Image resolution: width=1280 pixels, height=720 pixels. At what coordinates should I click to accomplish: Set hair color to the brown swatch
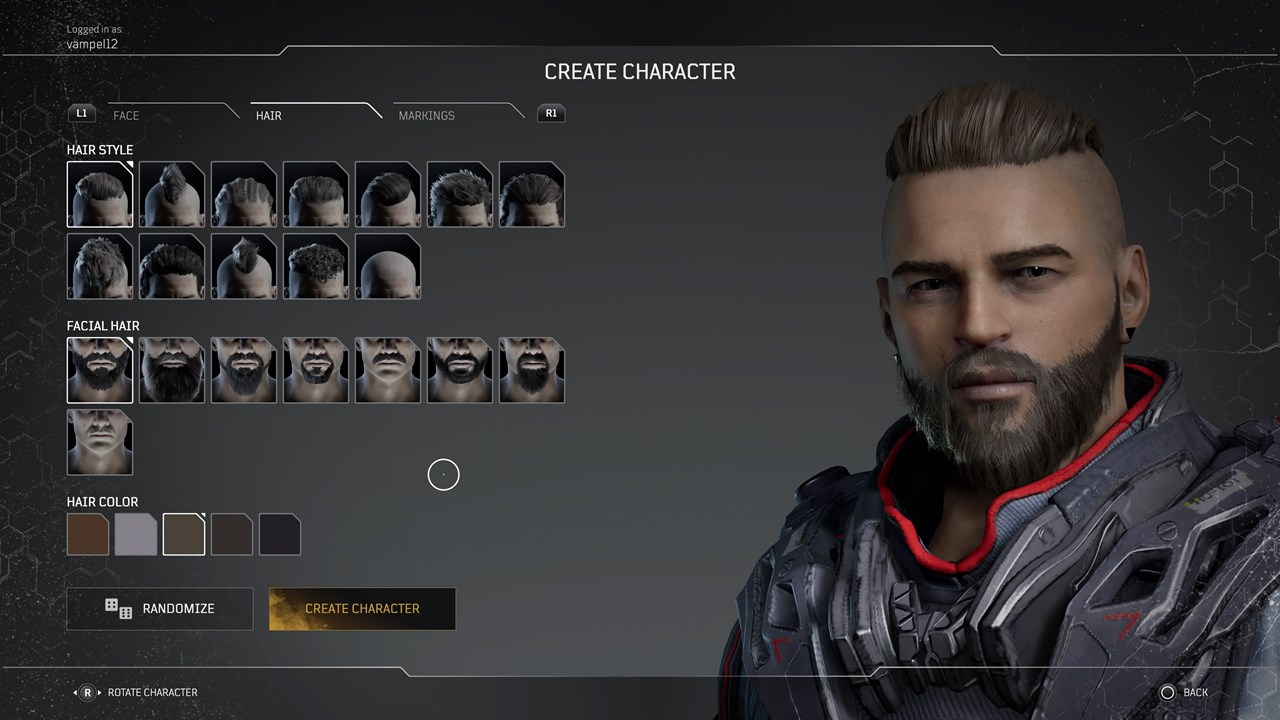[88, 534]
